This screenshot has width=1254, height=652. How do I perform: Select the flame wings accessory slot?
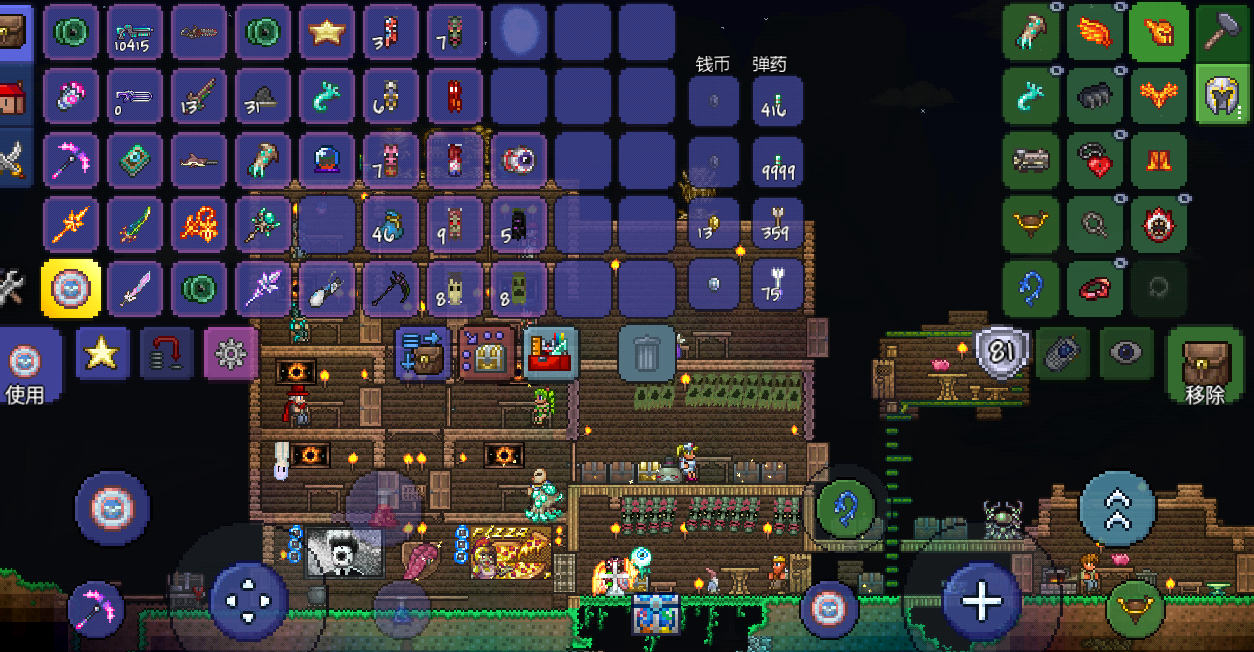[x=1095, y=32]
